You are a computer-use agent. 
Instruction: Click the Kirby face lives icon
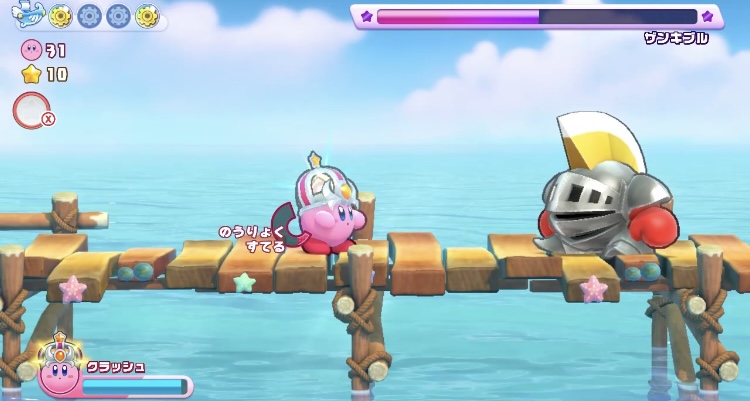(x=30, y=51)
